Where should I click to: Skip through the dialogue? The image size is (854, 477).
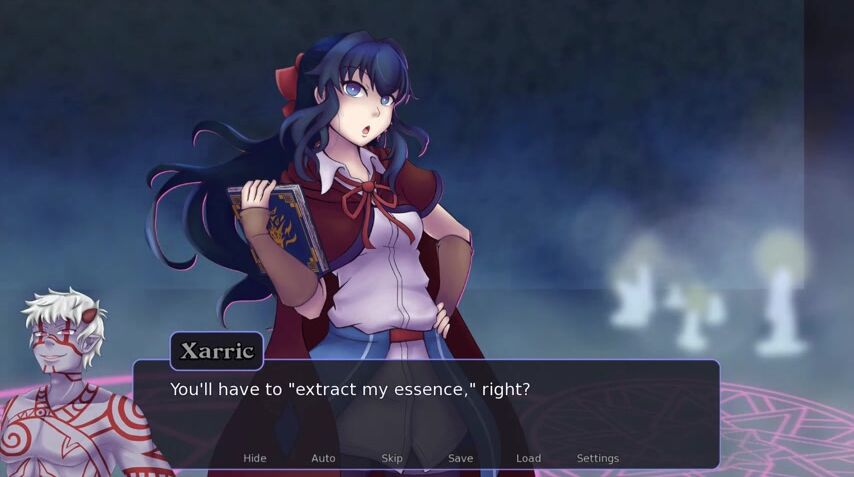click(392, 458)
